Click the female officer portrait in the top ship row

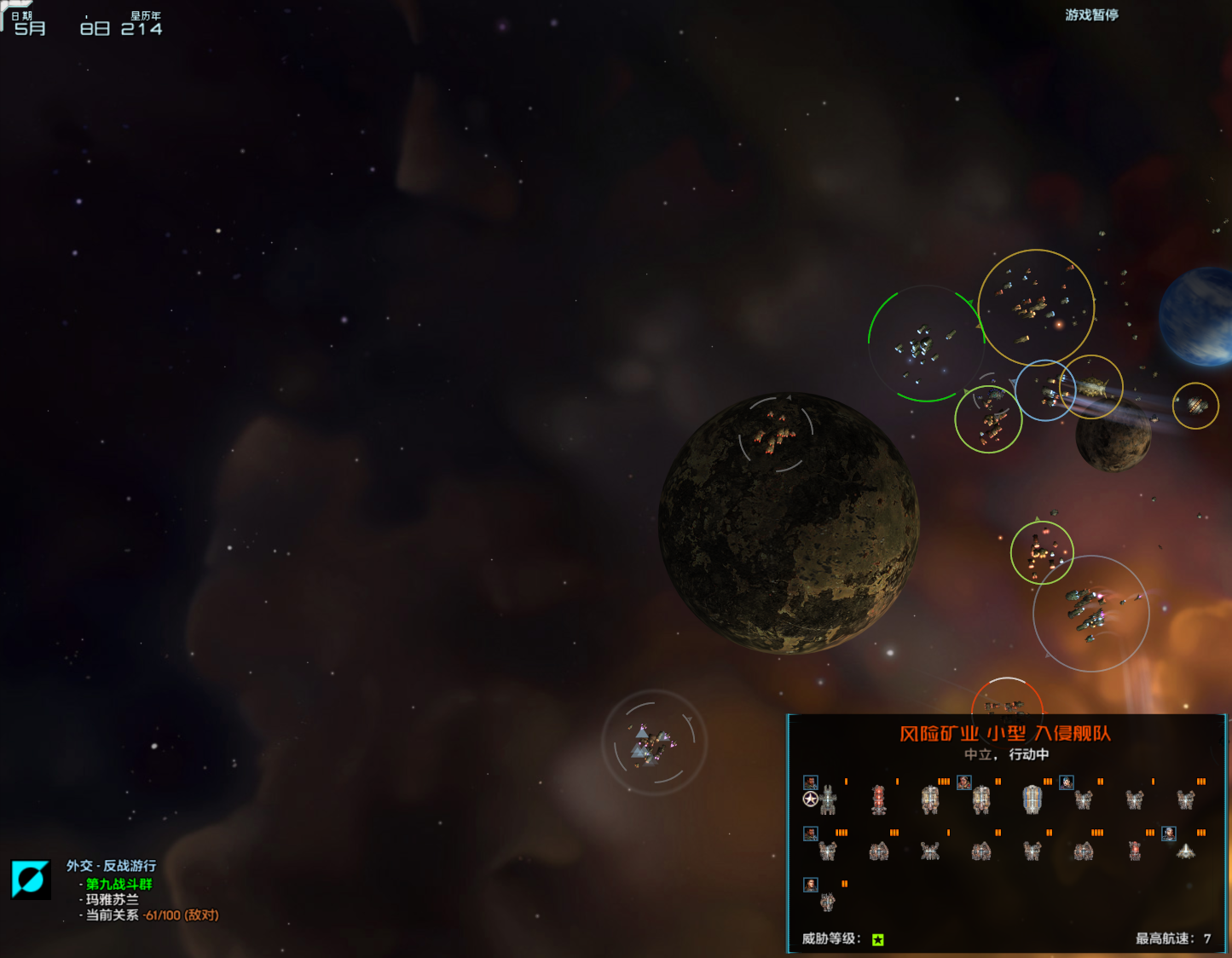pos(1067,782)
